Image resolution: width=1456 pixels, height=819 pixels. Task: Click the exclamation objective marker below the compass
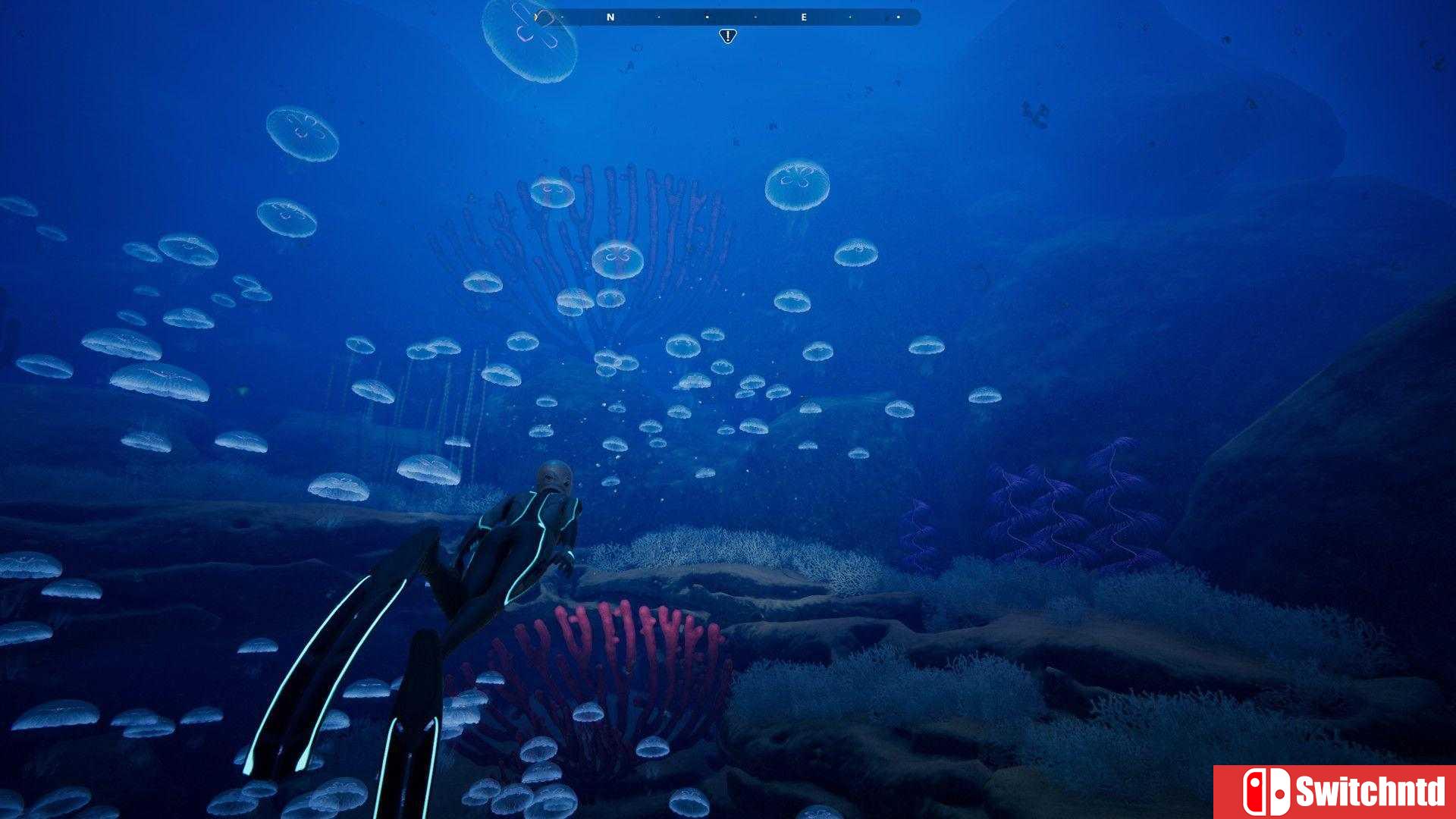click(727, 36)
